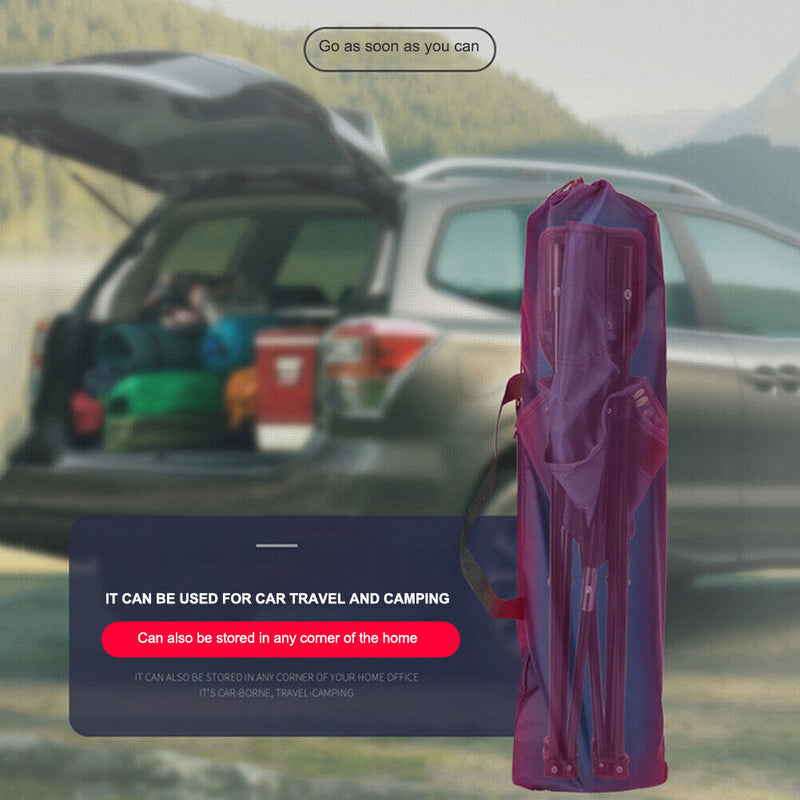Viewport: 800px width, 800px height.
Task: Select the red "Can also be stored" button
Action: coord(279,638)
